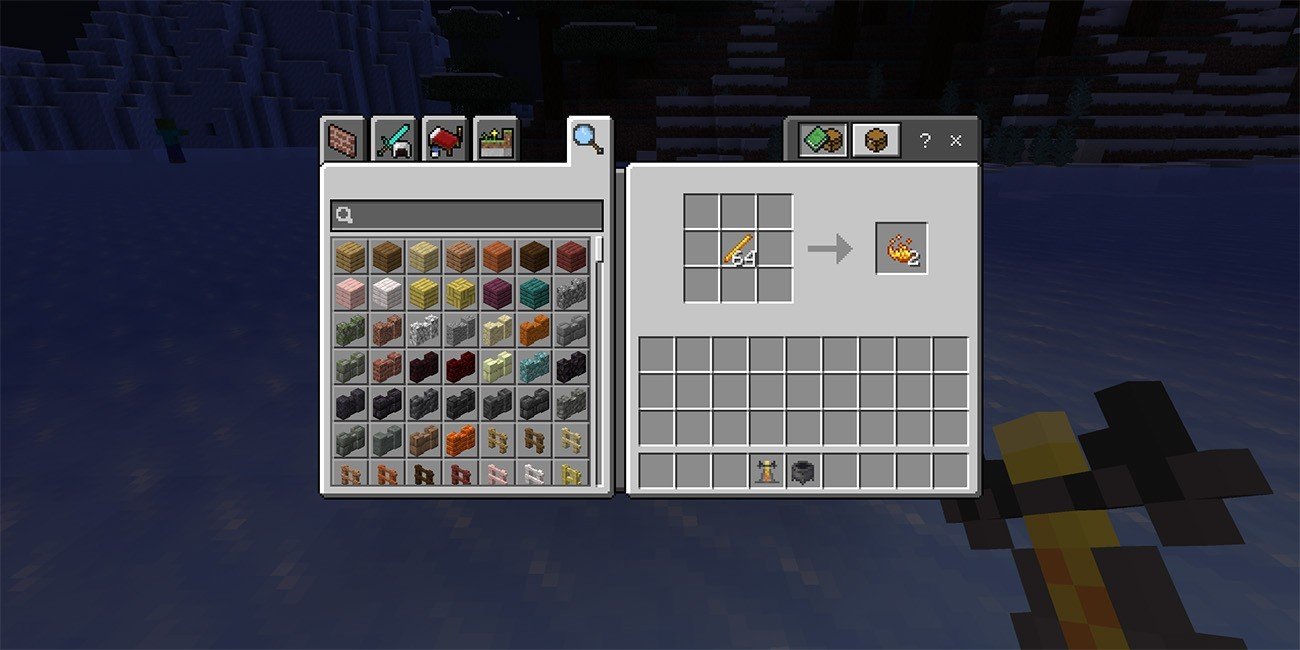The width and height of the screenshot is (1300, 650).
Task: Select the brewing stand hotbar slot
Action: 767,470
